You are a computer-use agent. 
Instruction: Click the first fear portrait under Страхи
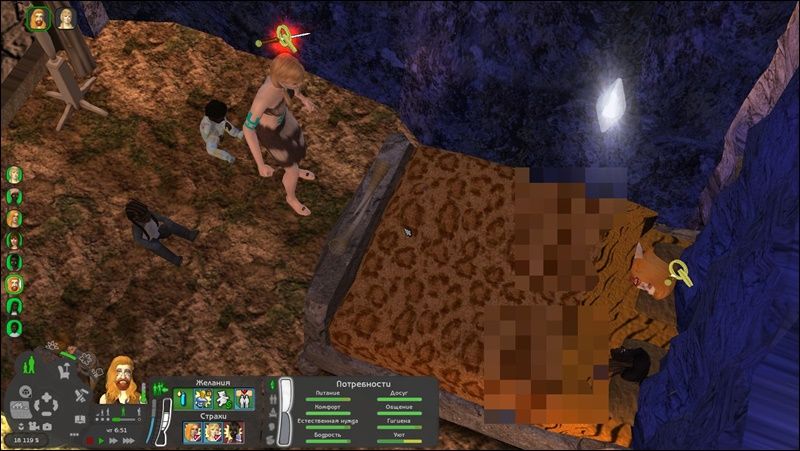(191, 432)
